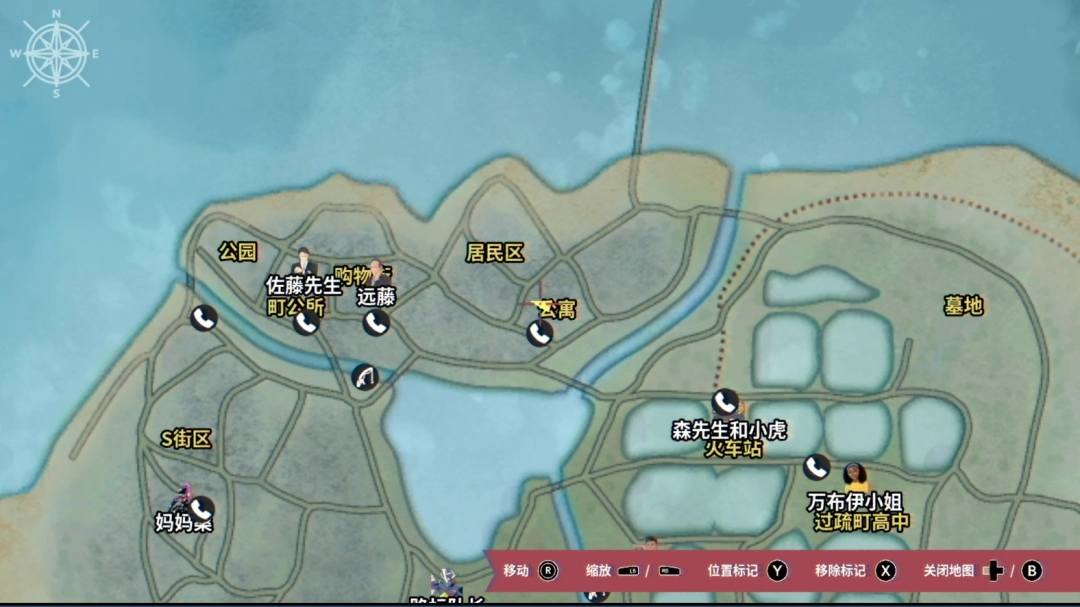Screen dimensions: 1080x607
Task: Select the phone marker under 远藤
Action: [376, 322]
